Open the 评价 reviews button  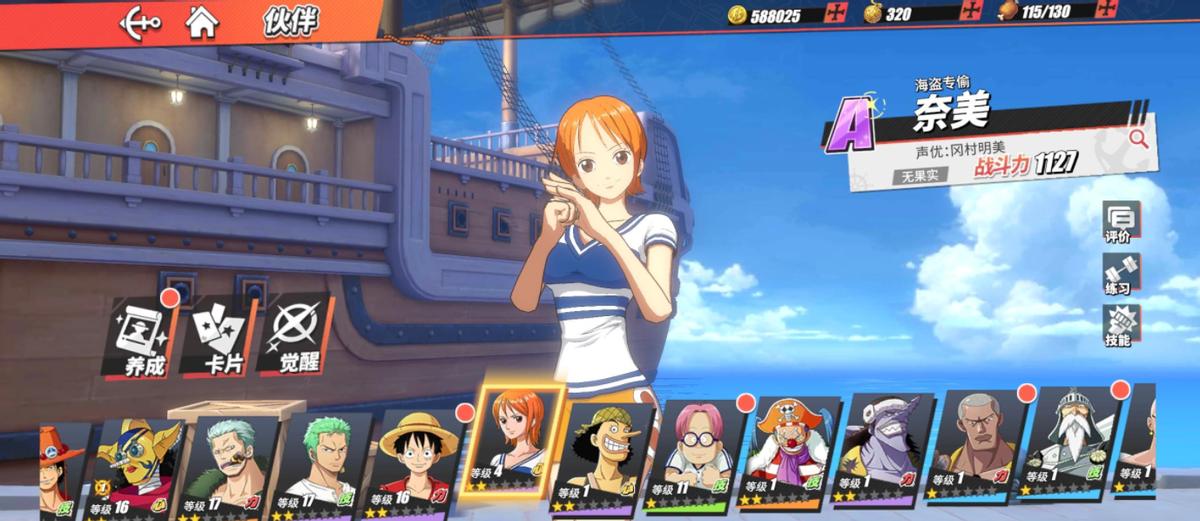1119,223
